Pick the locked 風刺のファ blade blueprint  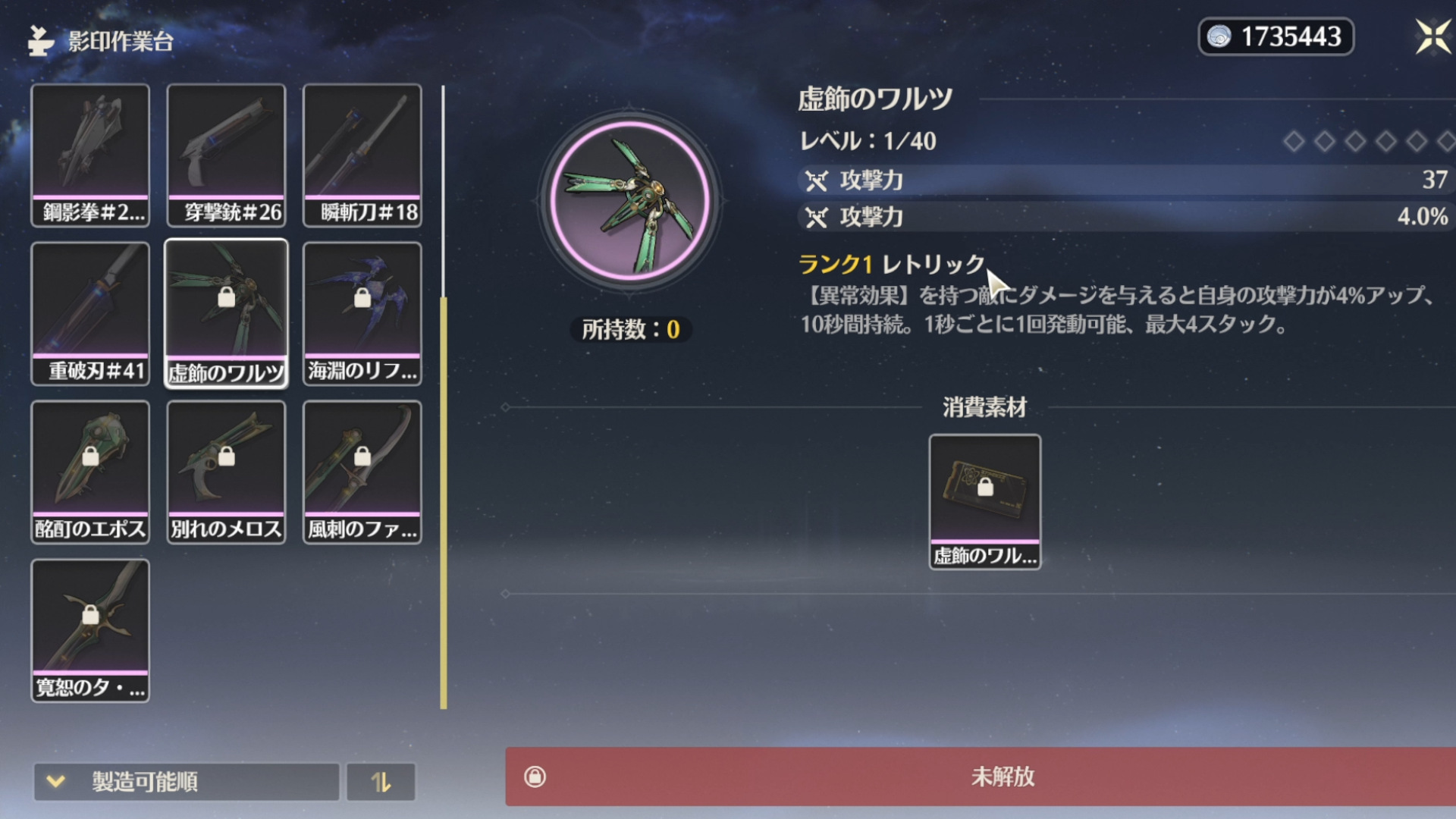pyautogui.click(x=362, y=472)
